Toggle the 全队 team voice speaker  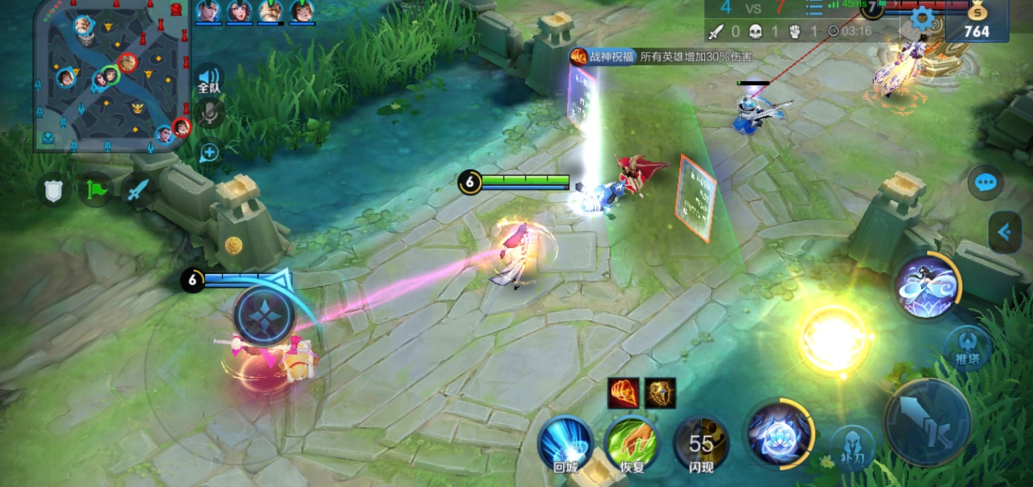pyautogui.click(x=209, y=80)
